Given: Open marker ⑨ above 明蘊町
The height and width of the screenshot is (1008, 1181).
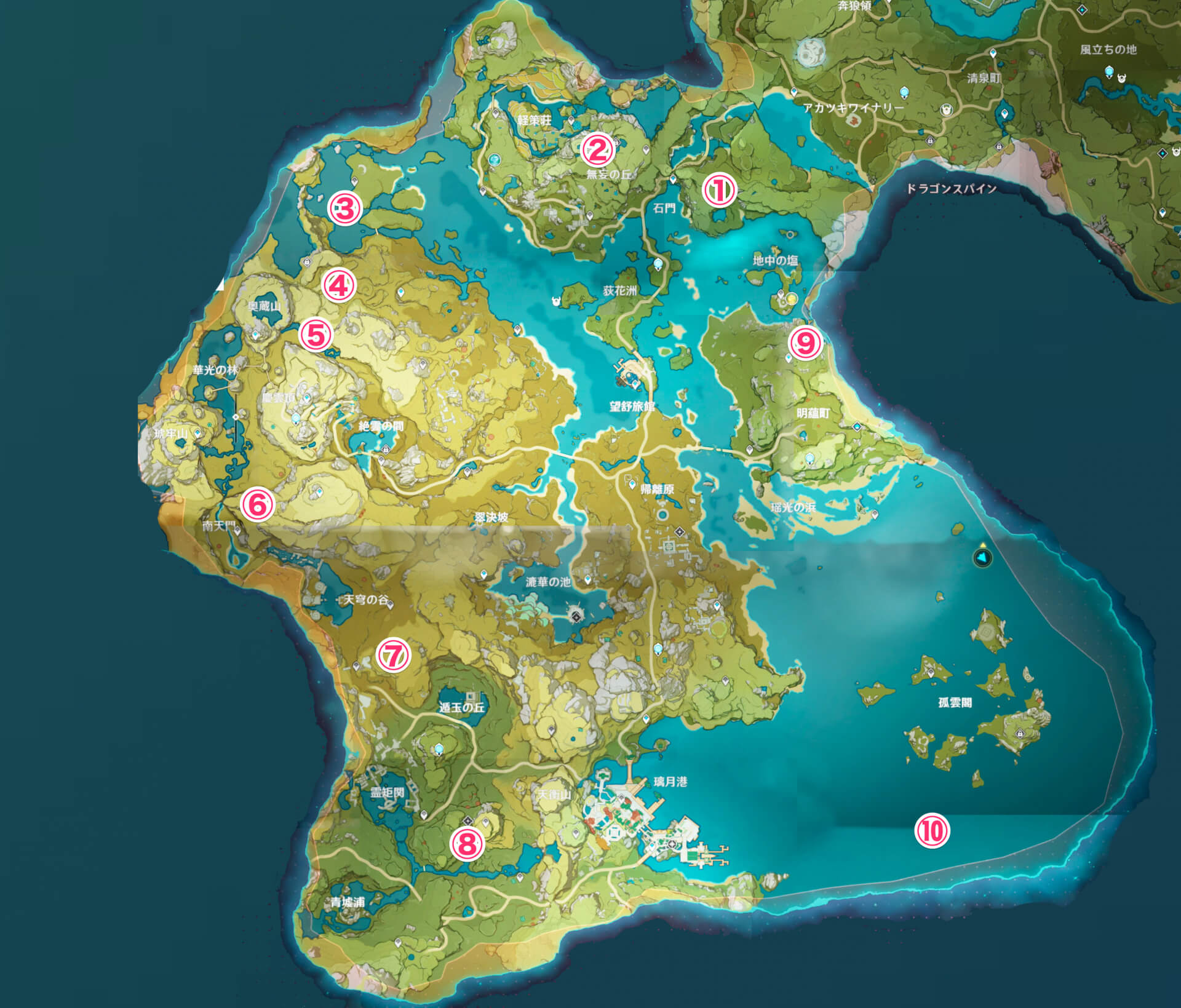Looking at the screenshot, I should (x=806, y=343).
